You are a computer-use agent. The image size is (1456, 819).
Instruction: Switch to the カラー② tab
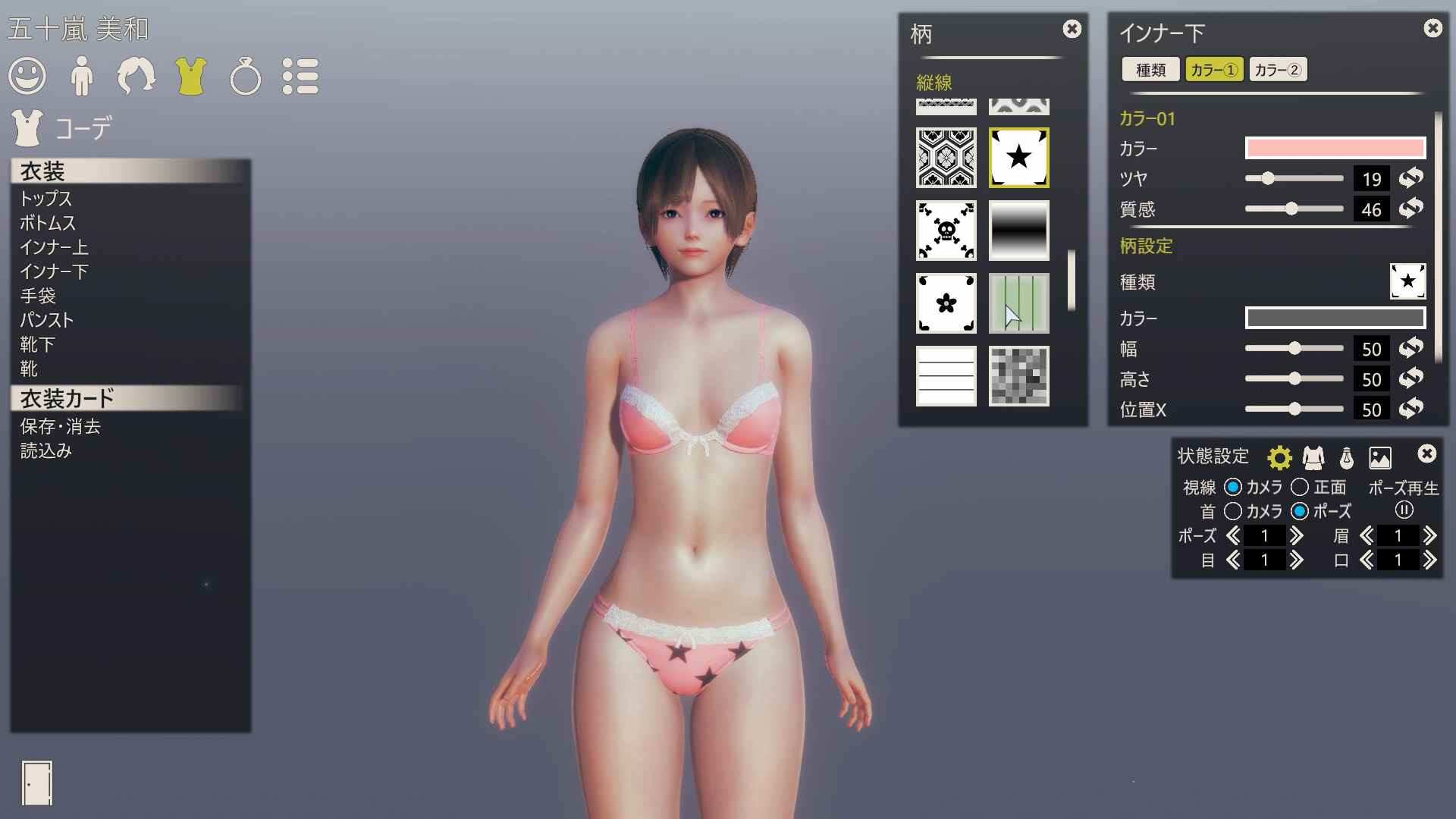pyautogui.click(x=1278, y=70)
